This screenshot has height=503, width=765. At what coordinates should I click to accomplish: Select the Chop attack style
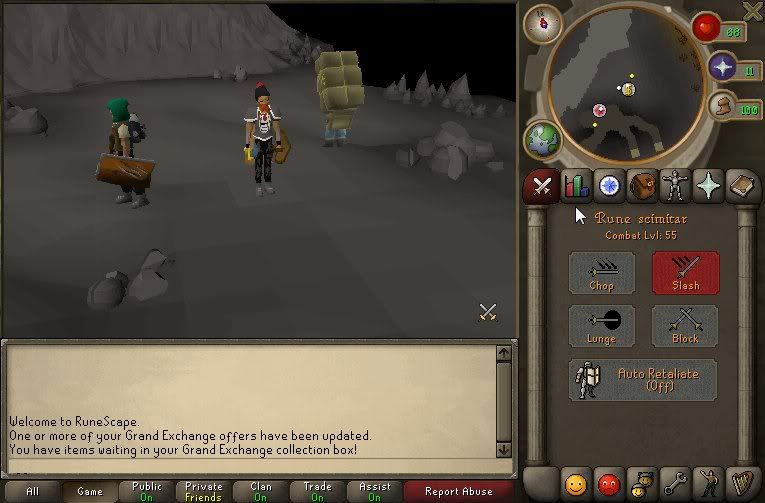pos(601,272)
